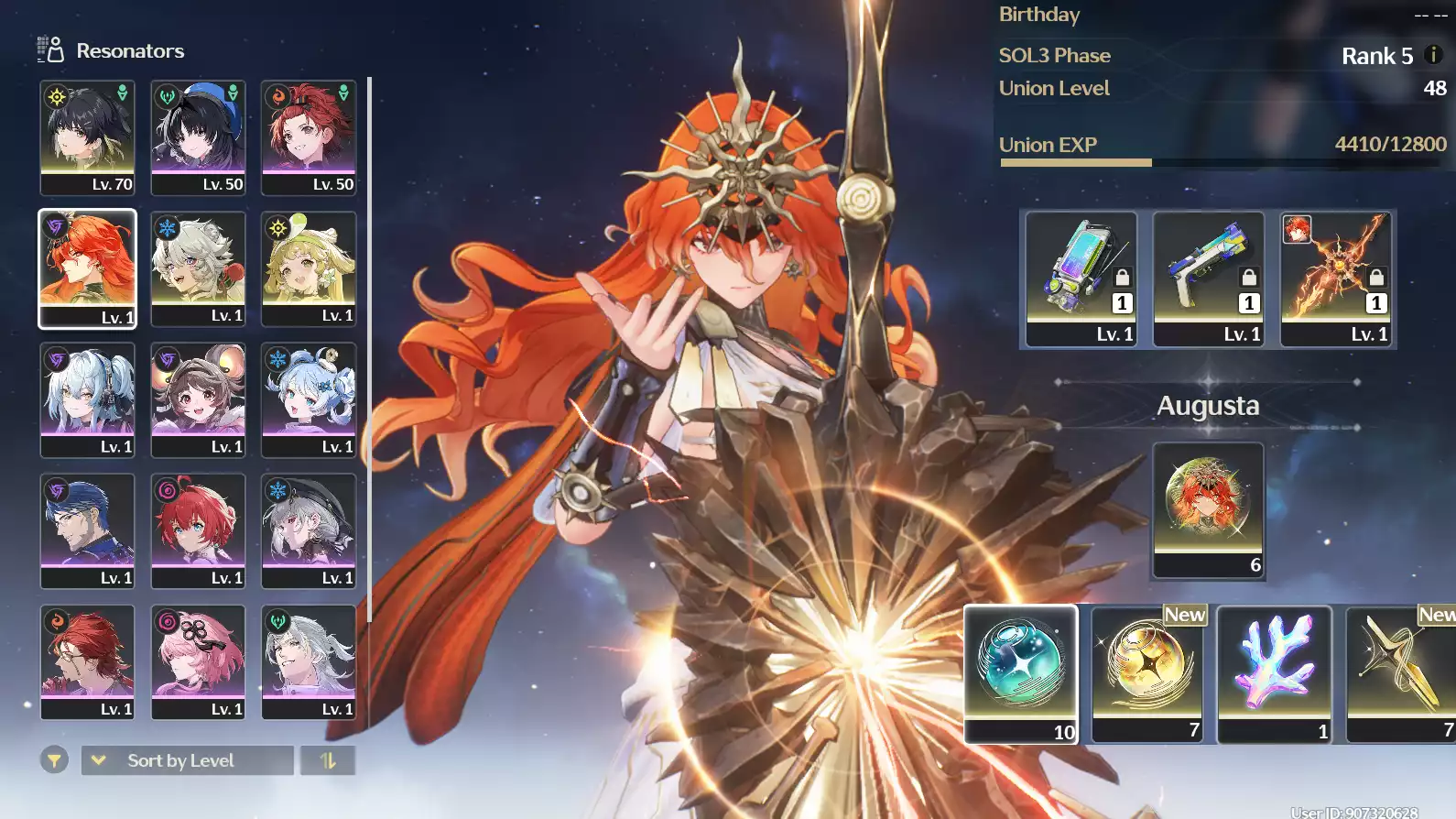Select the red-ponytail Lv. 50 resonator
The image size is (1456, 819).
tap(309, 136)
